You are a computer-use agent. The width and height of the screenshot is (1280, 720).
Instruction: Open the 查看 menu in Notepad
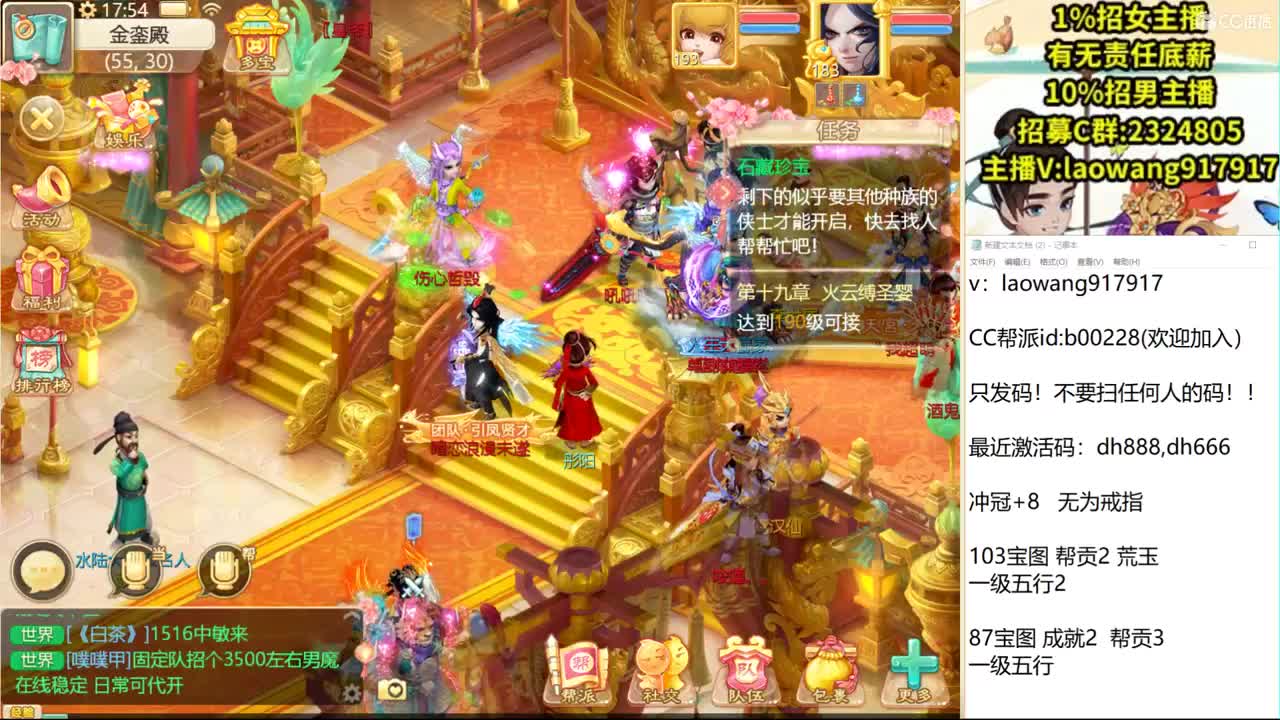(1088, 262)
